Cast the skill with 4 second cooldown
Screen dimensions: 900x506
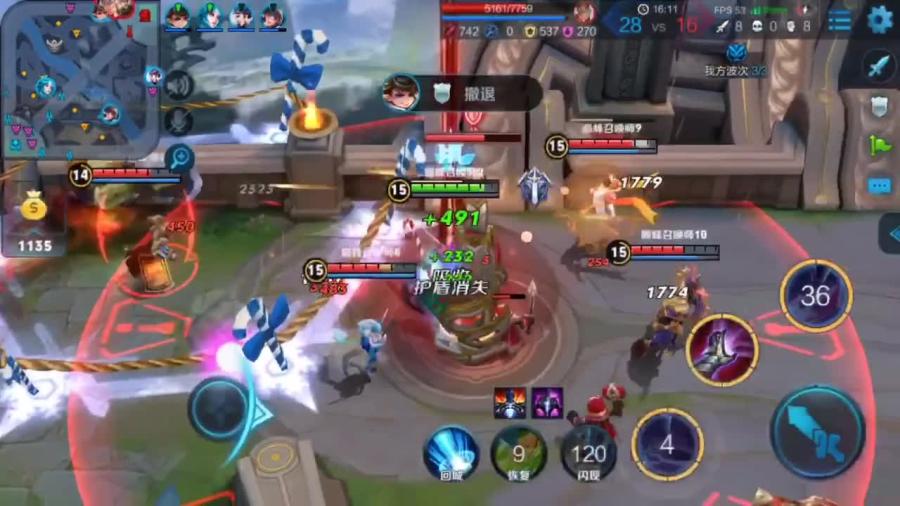click(x=667, y=444)
